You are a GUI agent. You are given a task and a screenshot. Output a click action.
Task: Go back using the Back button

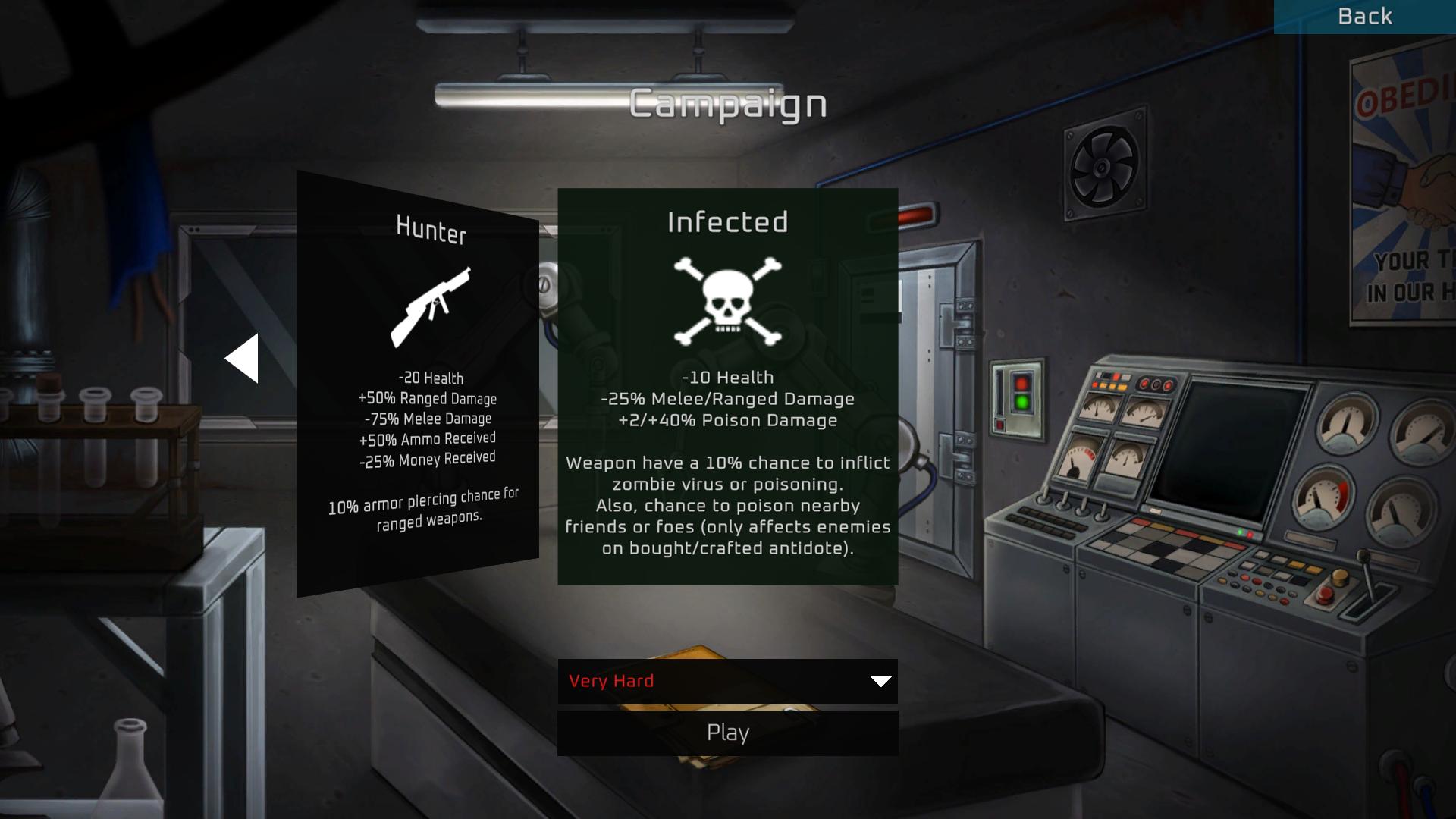1364,17
